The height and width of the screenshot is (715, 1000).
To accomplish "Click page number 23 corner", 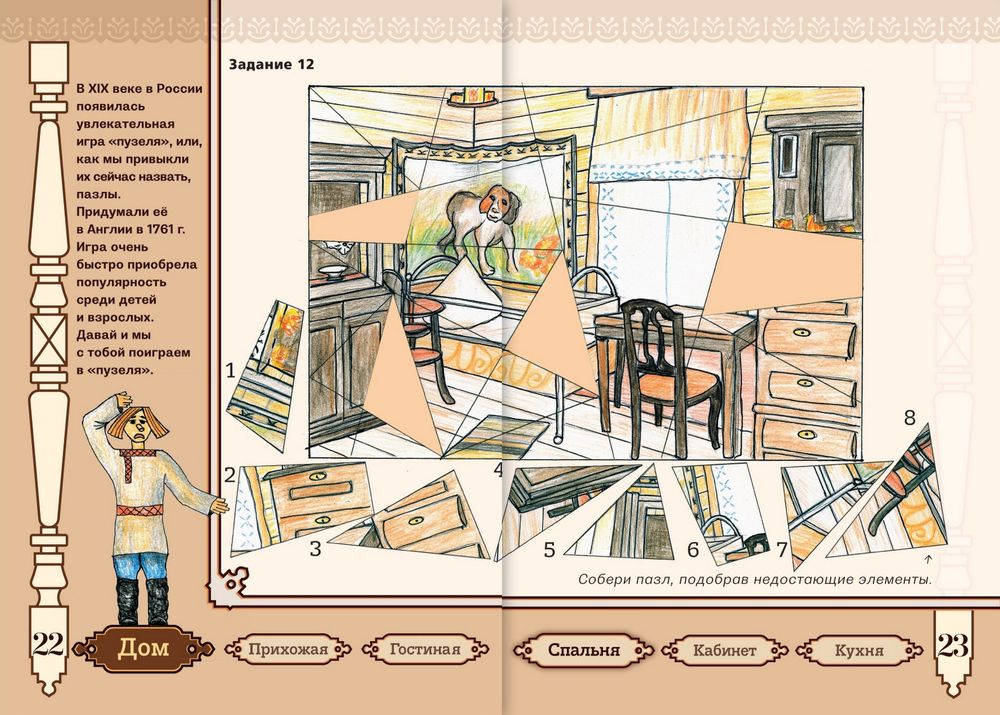I will pos(954,646).
